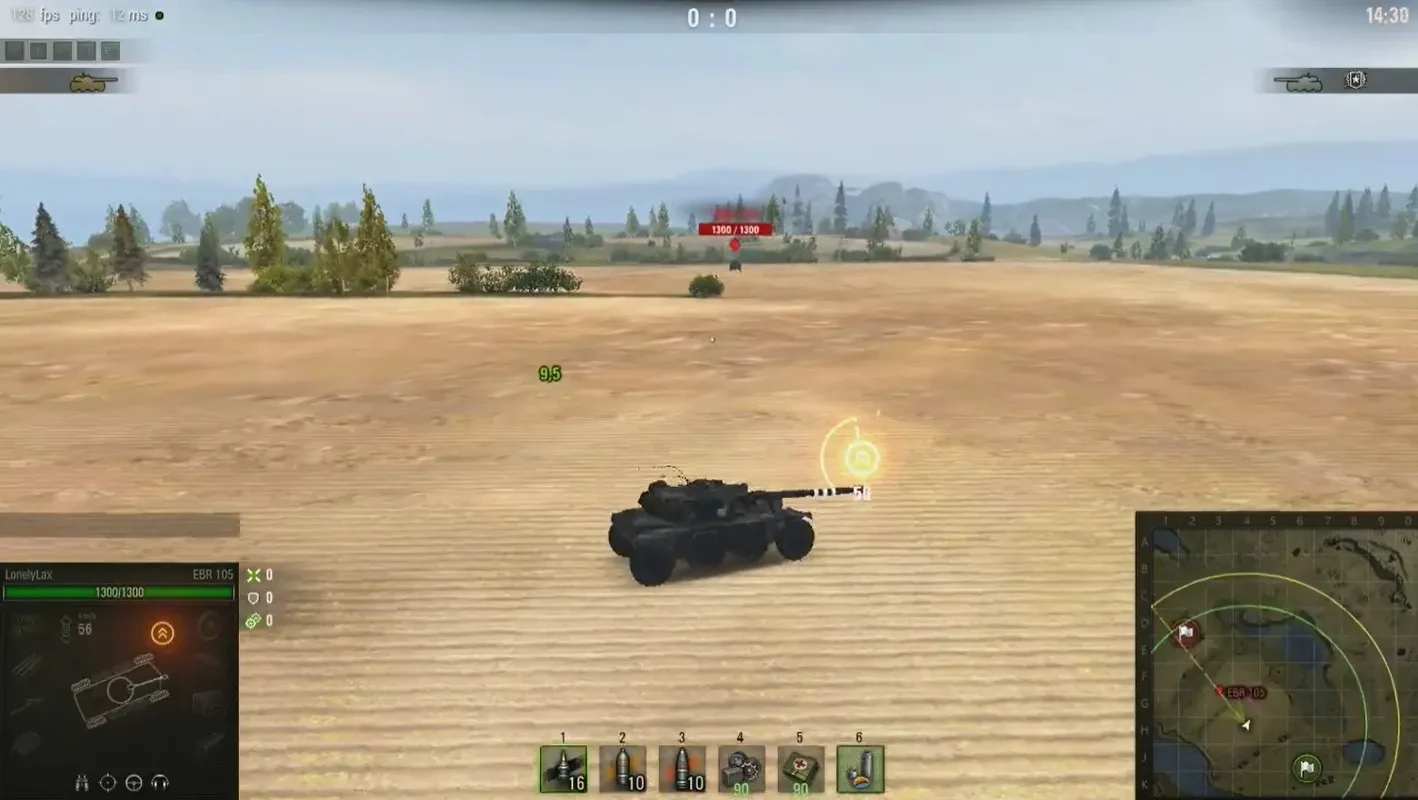Click the enemy health bar showing 1300/1300

[734, 228]
